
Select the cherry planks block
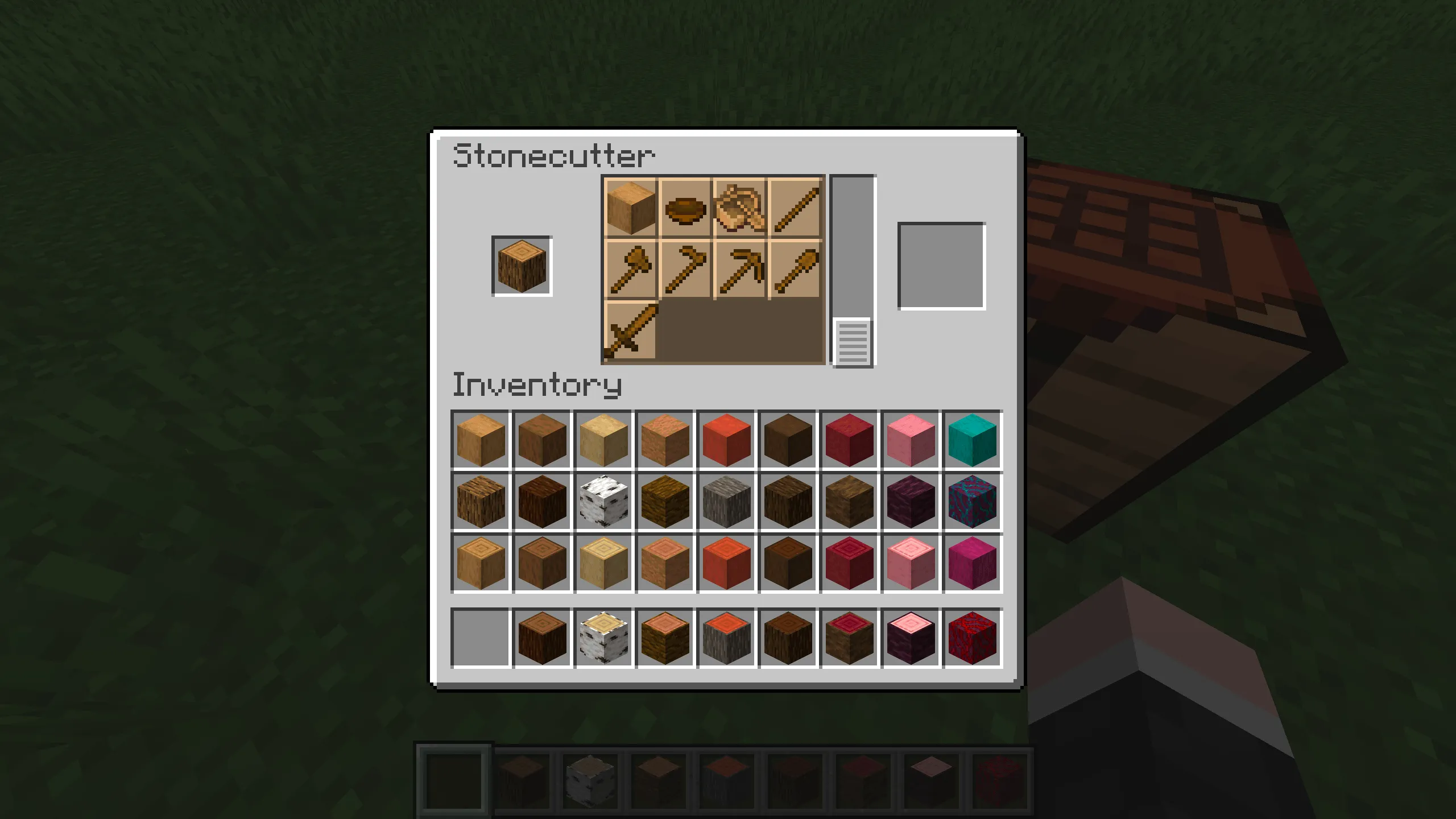pyautogui.click(x=911, y=437)
